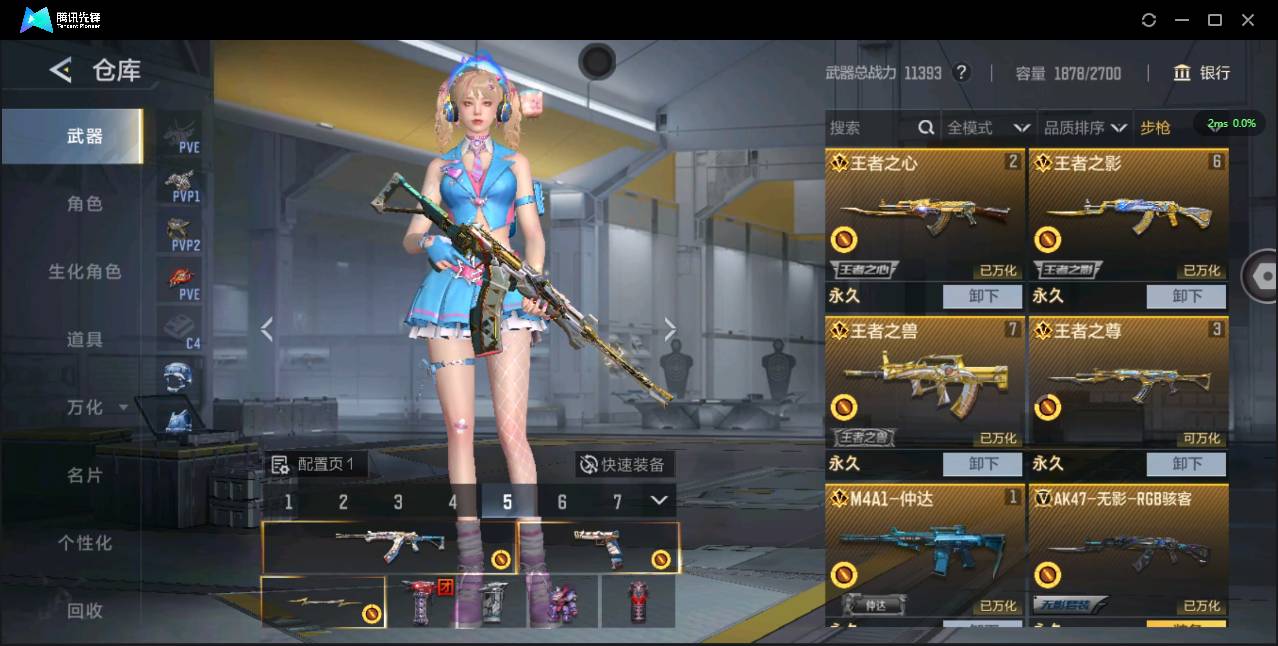The image size is (1278, 646).
Task: Open the 道具 category
Action: 84,340
